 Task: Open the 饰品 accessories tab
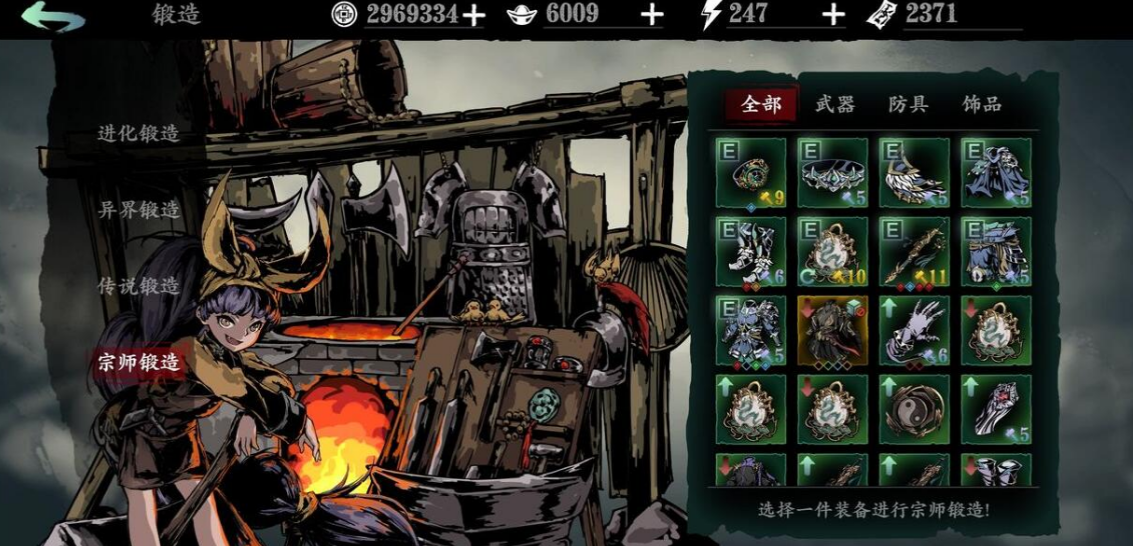(981, 104)
